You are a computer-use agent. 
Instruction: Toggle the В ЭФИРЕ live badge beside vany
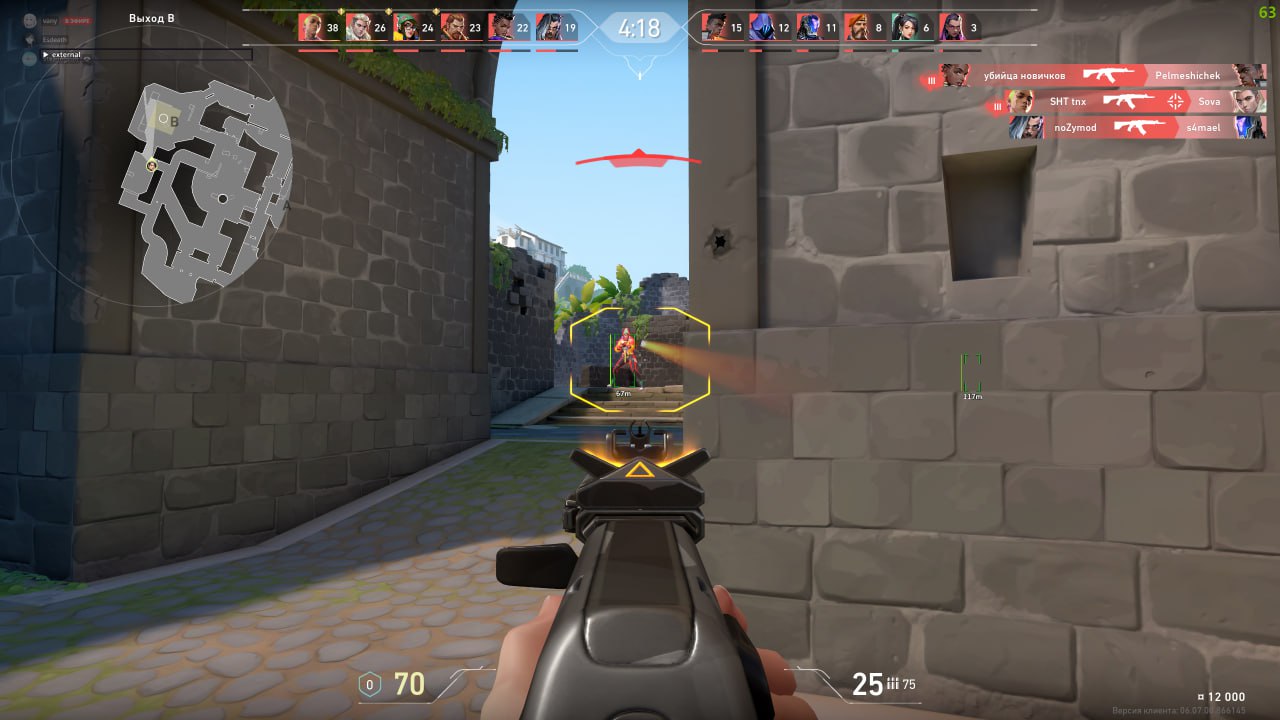(x=77, y=20)
